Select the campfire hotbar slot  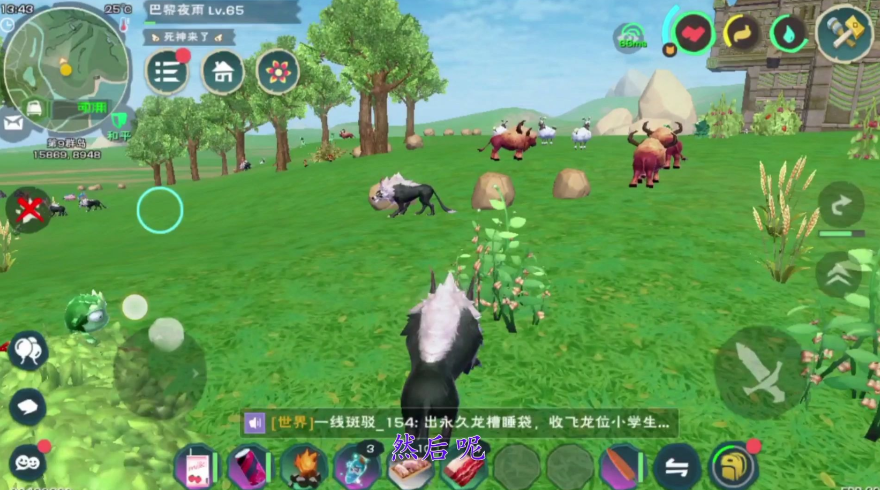pyautogui.click(x=303, y=467)
